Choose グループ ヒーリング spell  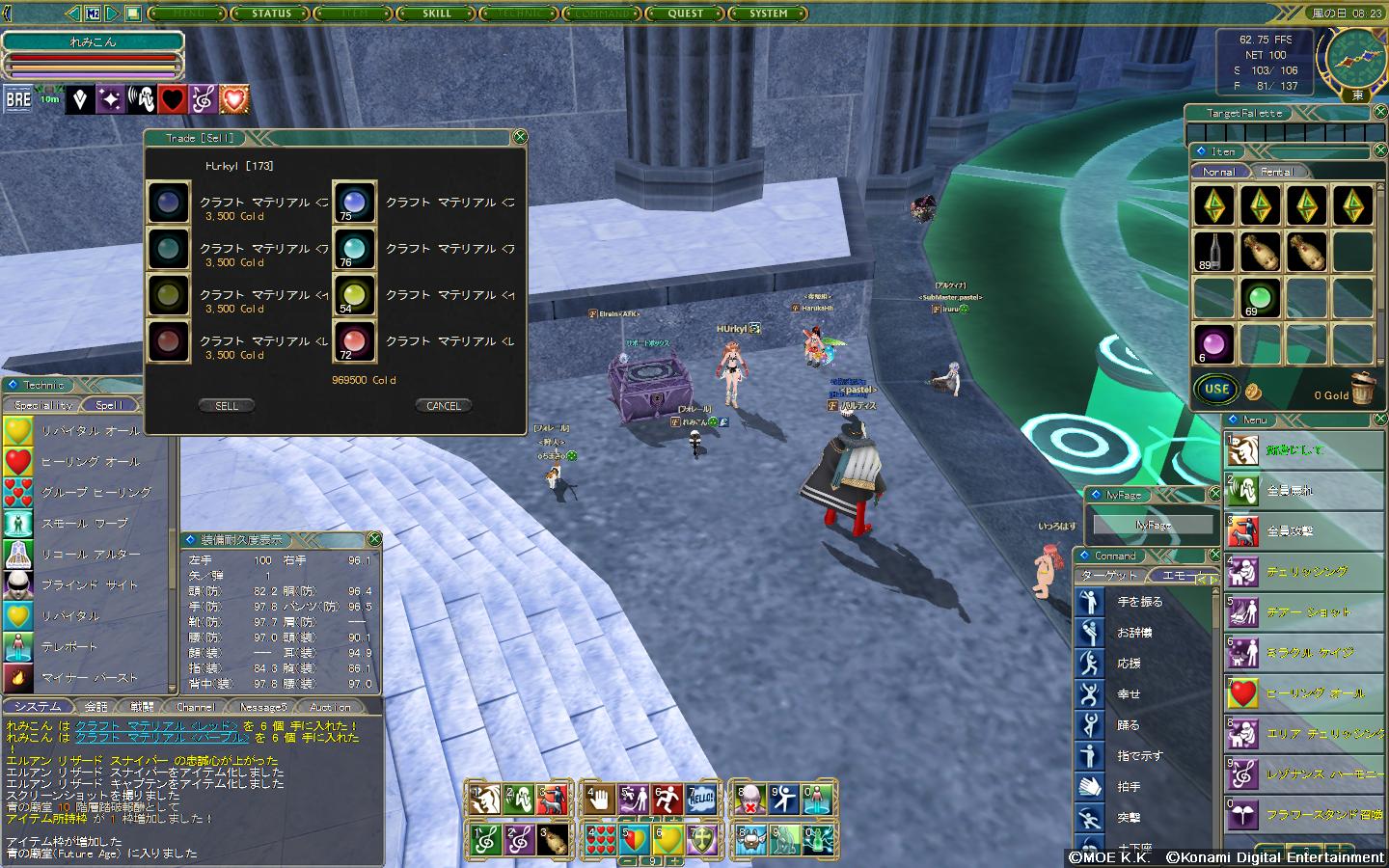click(95, 492)
